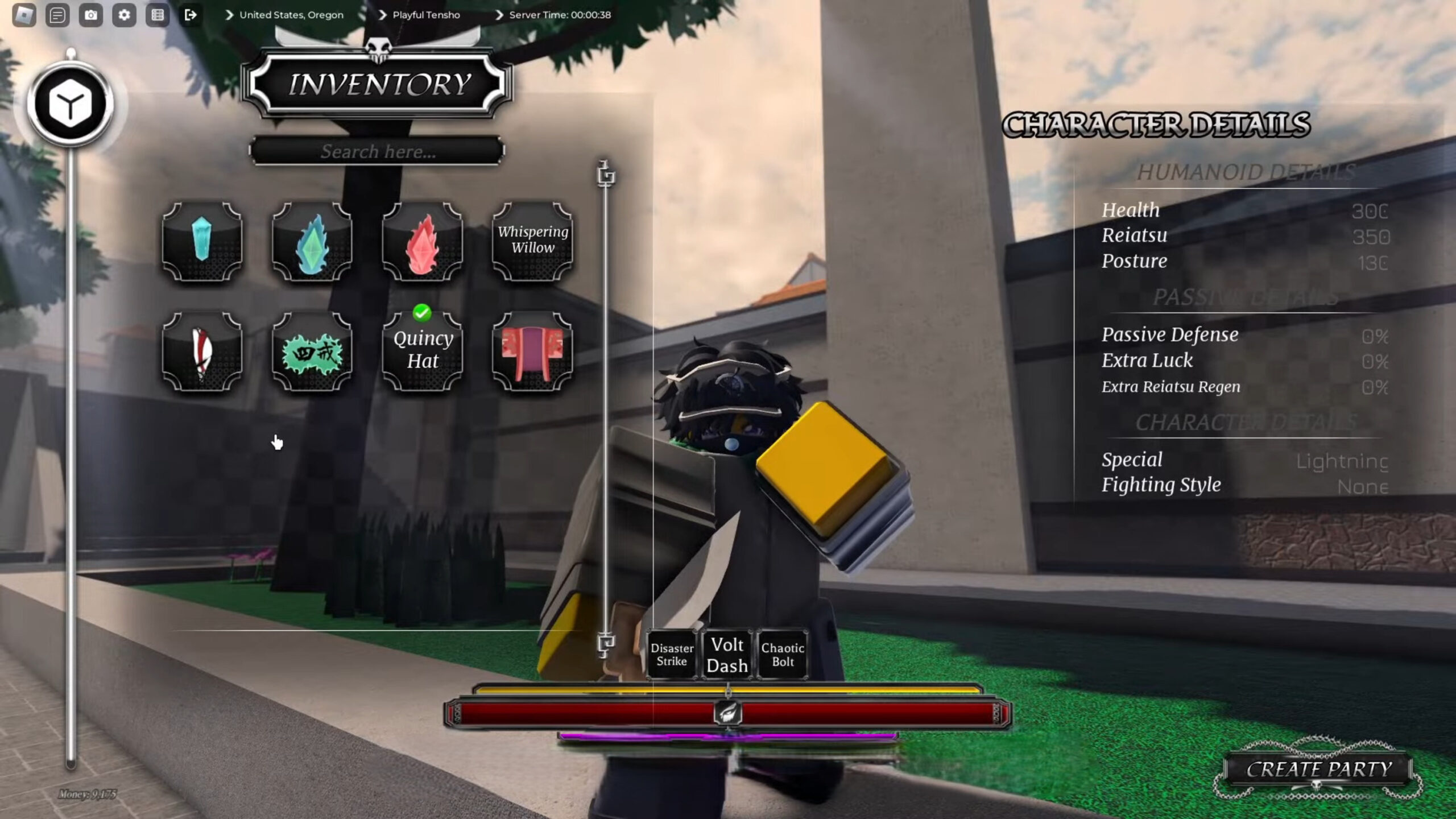Select the cyan crystal shard item
The image size is (1456, 819).
pos(202,241)
